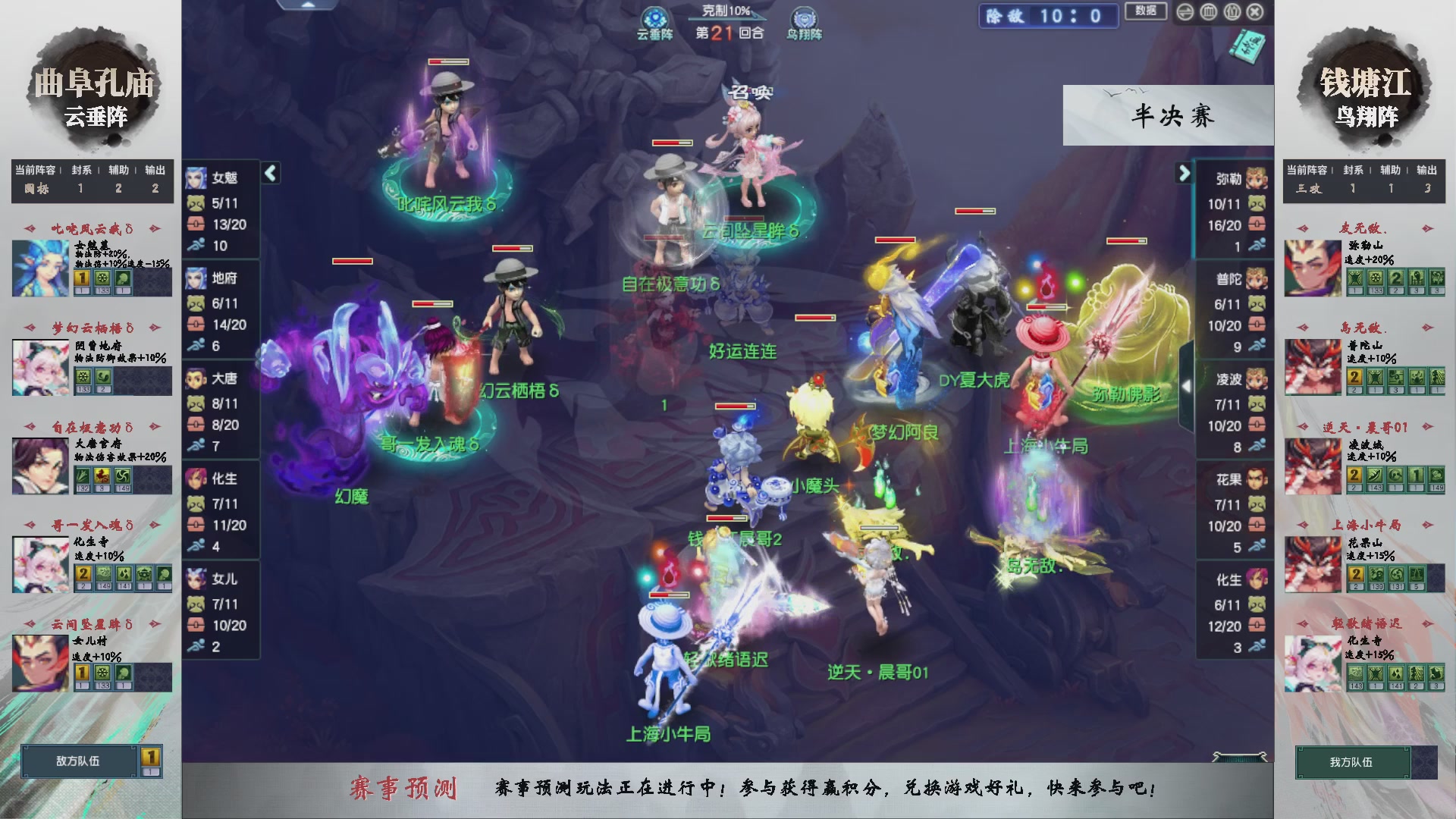The image size is (1456, 819).
Task: Click the swap-arrows circle icon in top toolbar
Action: coord(1185,12)
